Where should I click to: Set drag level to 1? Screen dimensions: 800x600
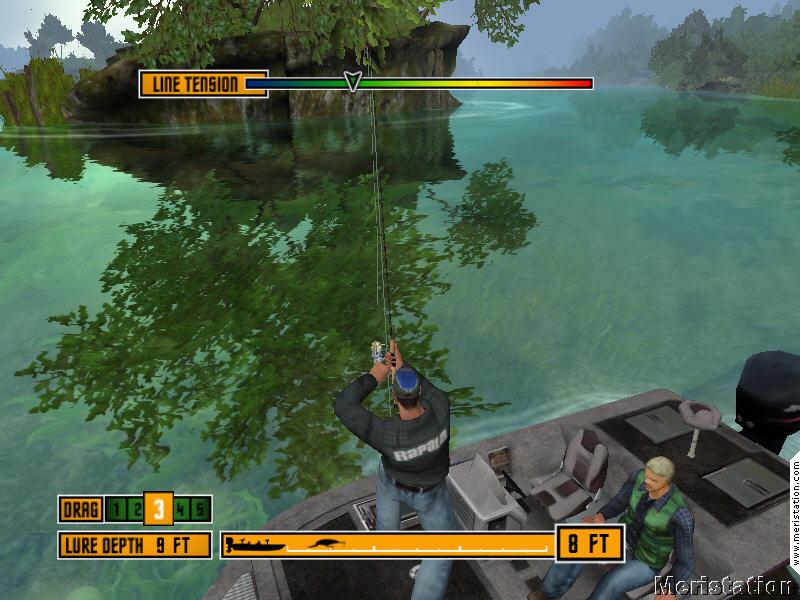[x=116, y=510]
